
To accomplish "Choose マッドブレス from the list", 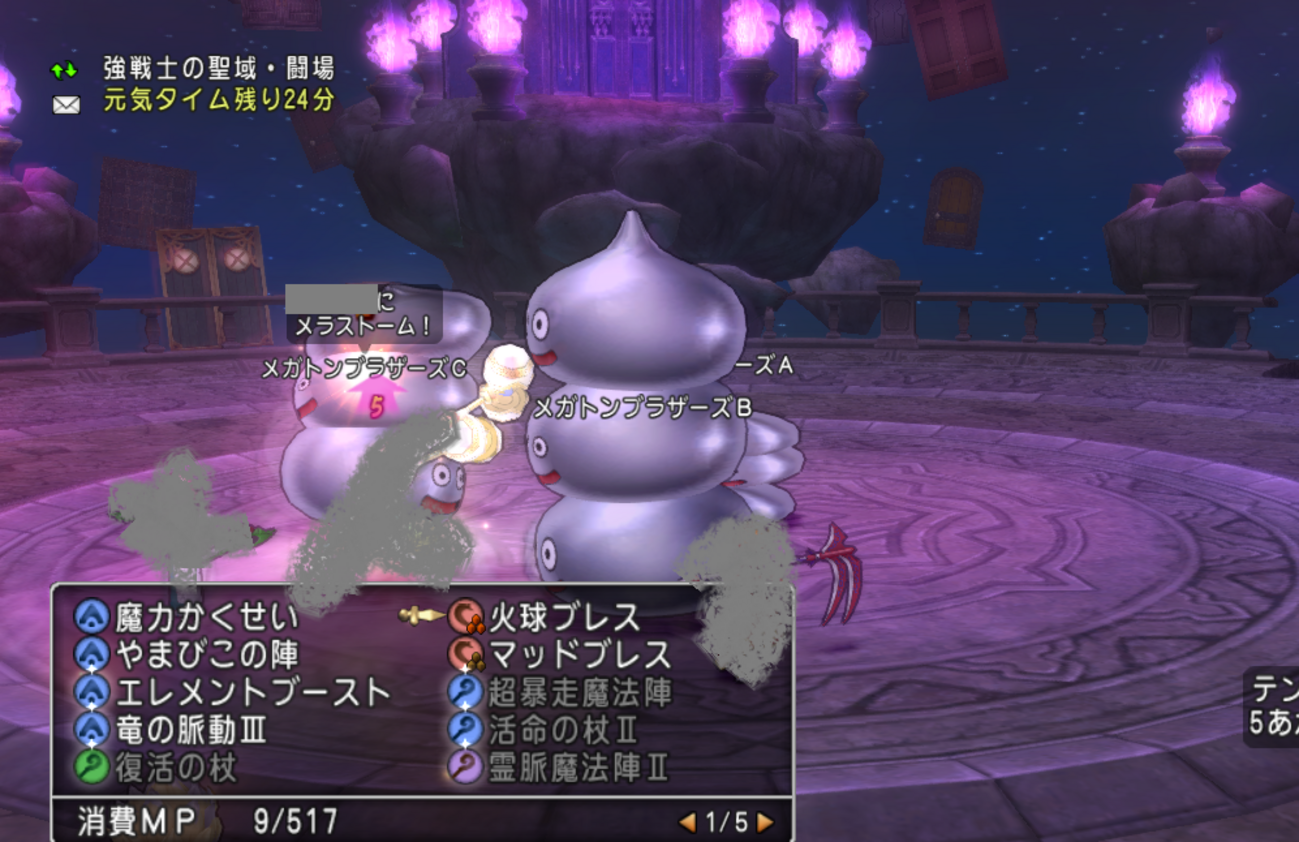I will (579, 655).
